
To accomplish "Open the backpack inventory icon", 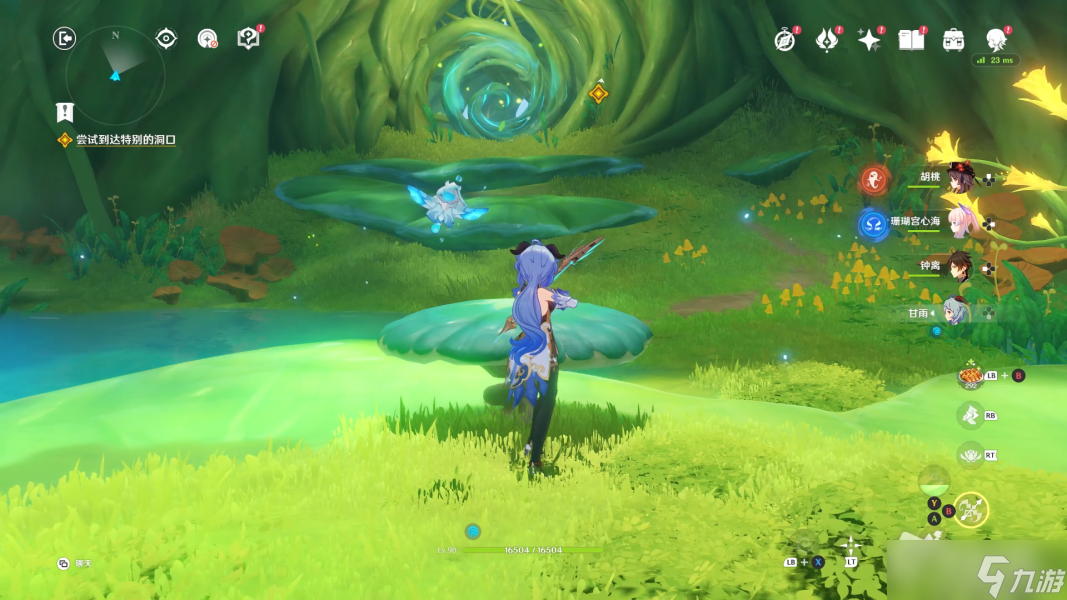I will coord(953,40).
